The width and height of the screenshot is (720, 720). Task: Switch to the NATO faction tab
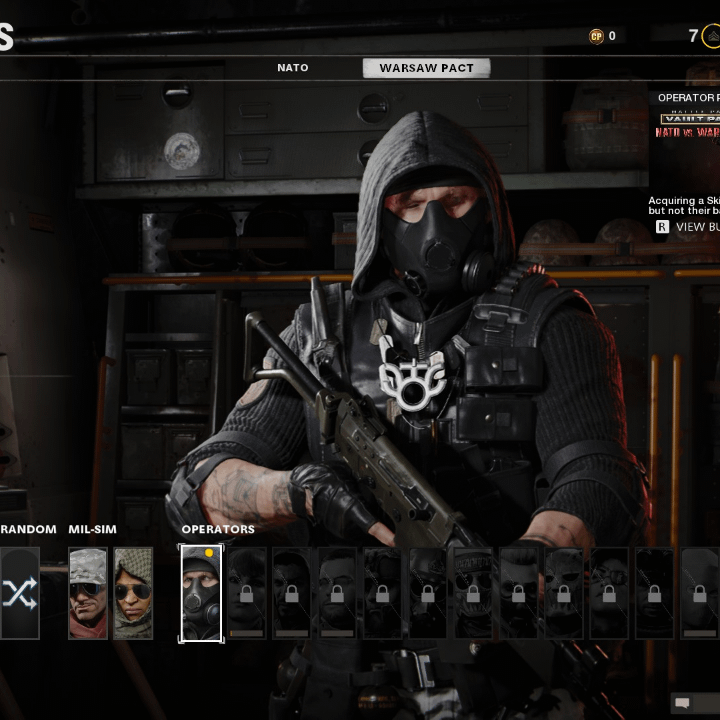tap(292, 68)
